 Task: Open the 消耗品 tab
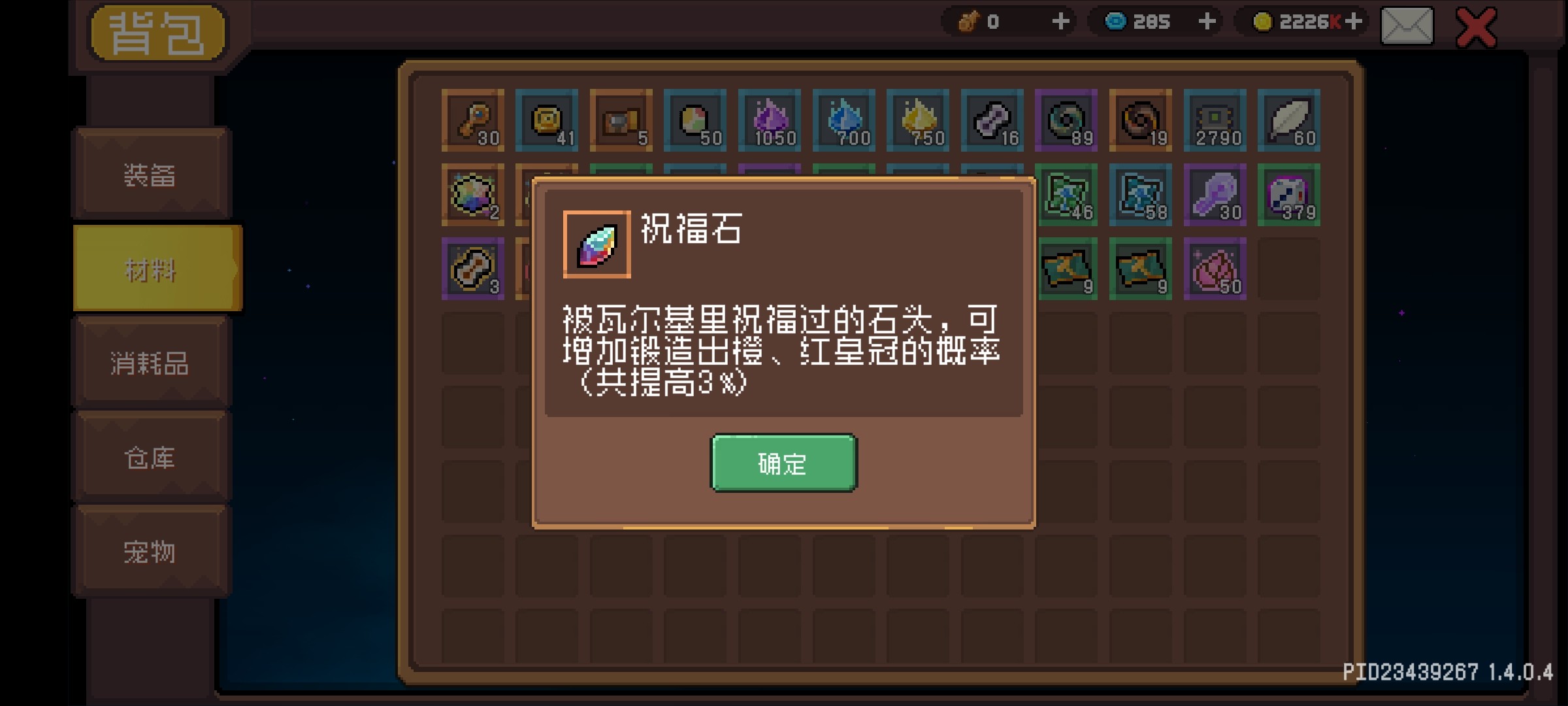(x=150, y=363)
